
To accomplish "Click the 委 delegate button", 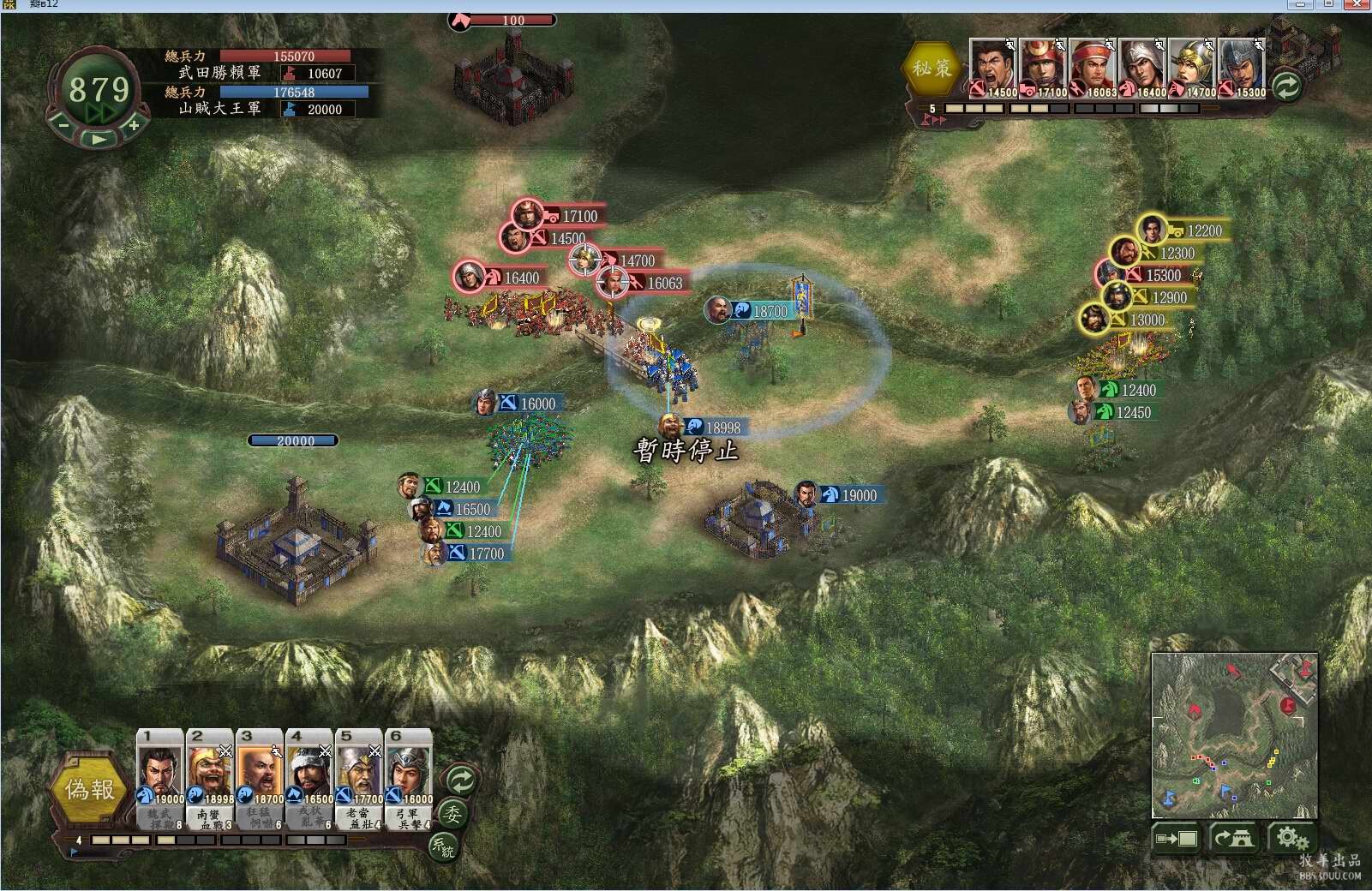I will [452, 813].
